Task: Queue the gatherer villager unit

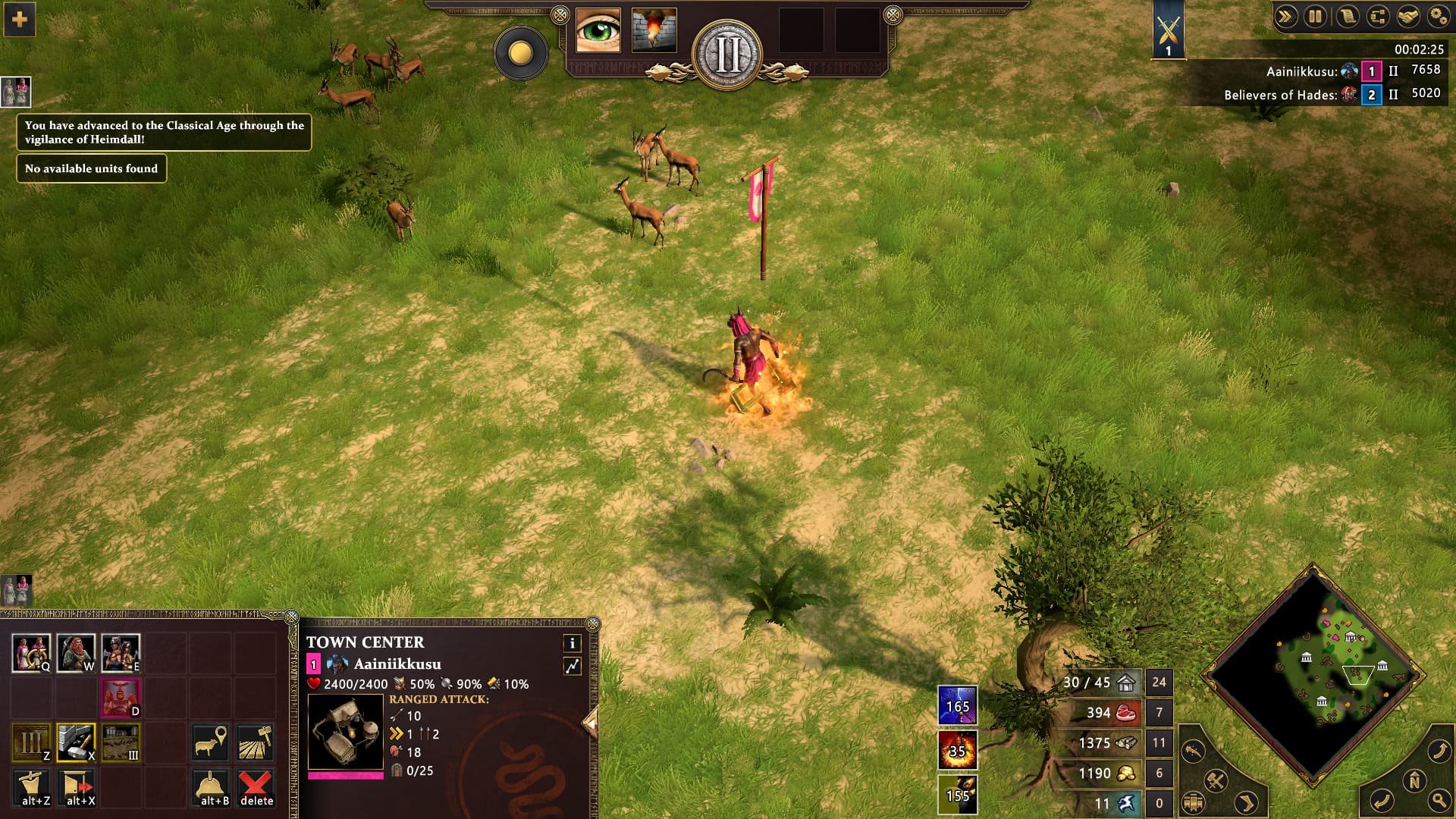Action: [x=31, y=653]
